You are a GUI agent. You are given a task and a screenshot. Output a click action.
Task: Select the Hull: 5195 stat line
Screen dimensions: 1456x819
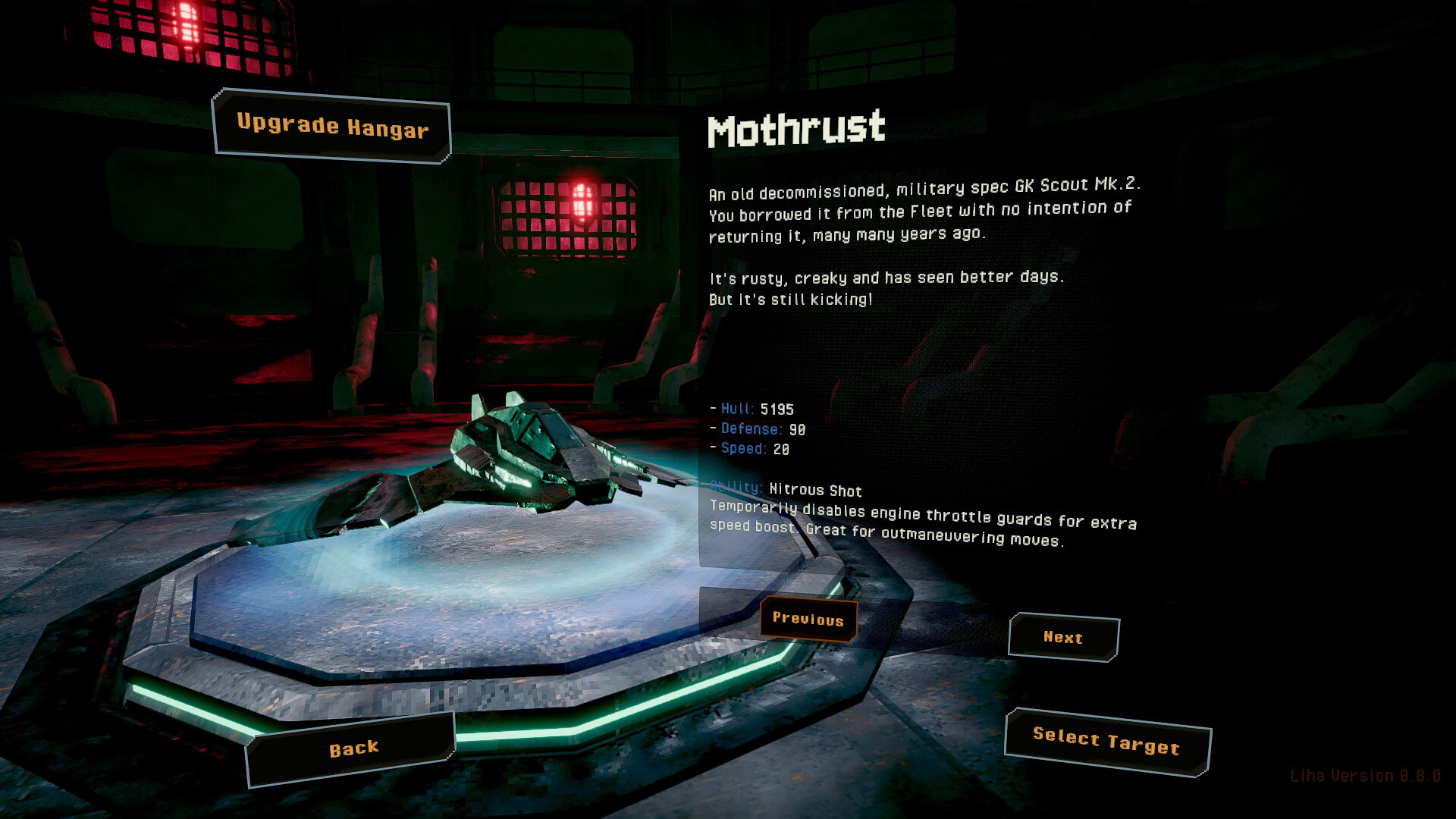(752, 409)
